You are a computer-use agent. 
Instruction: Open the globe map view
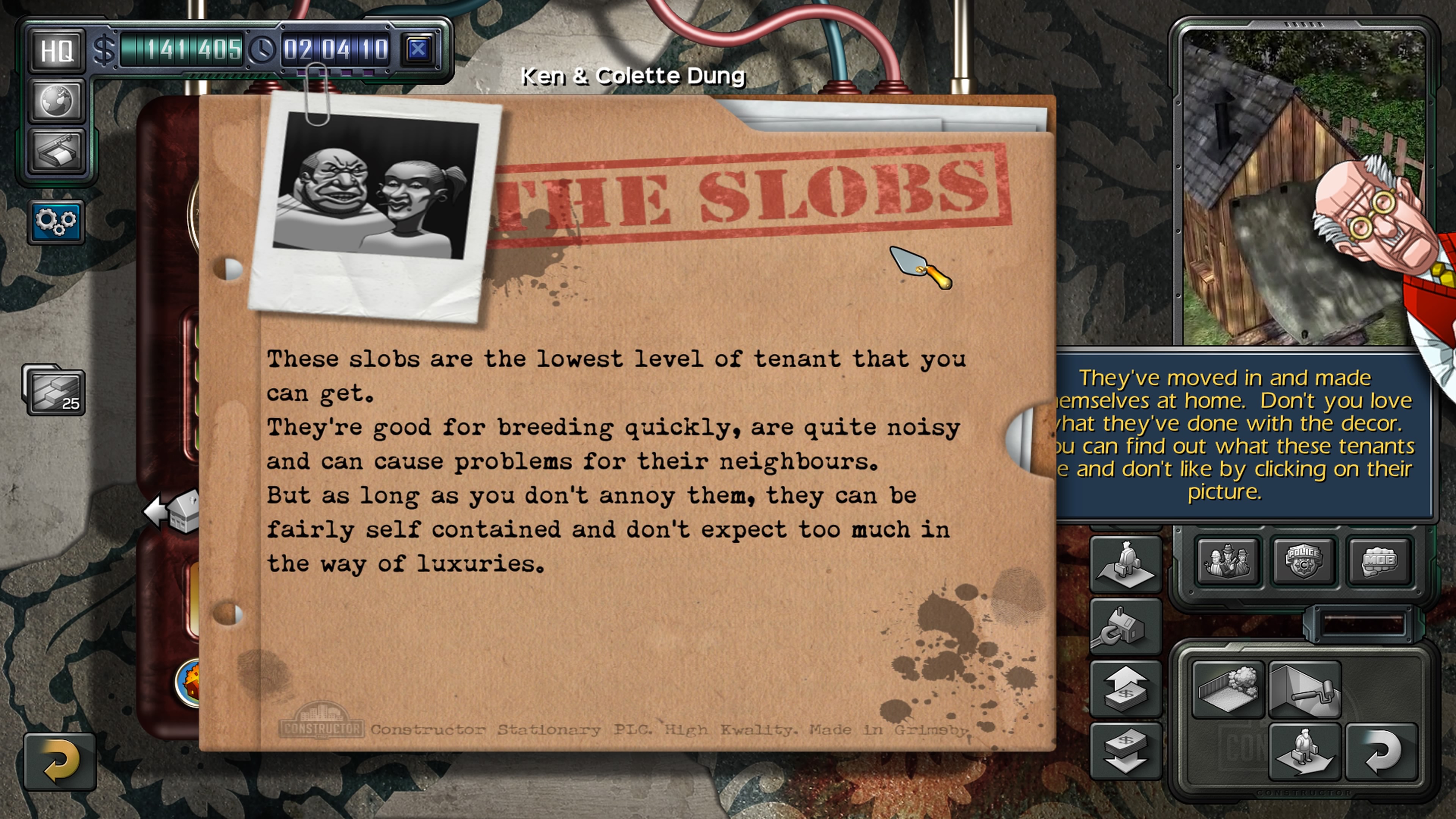56,101
